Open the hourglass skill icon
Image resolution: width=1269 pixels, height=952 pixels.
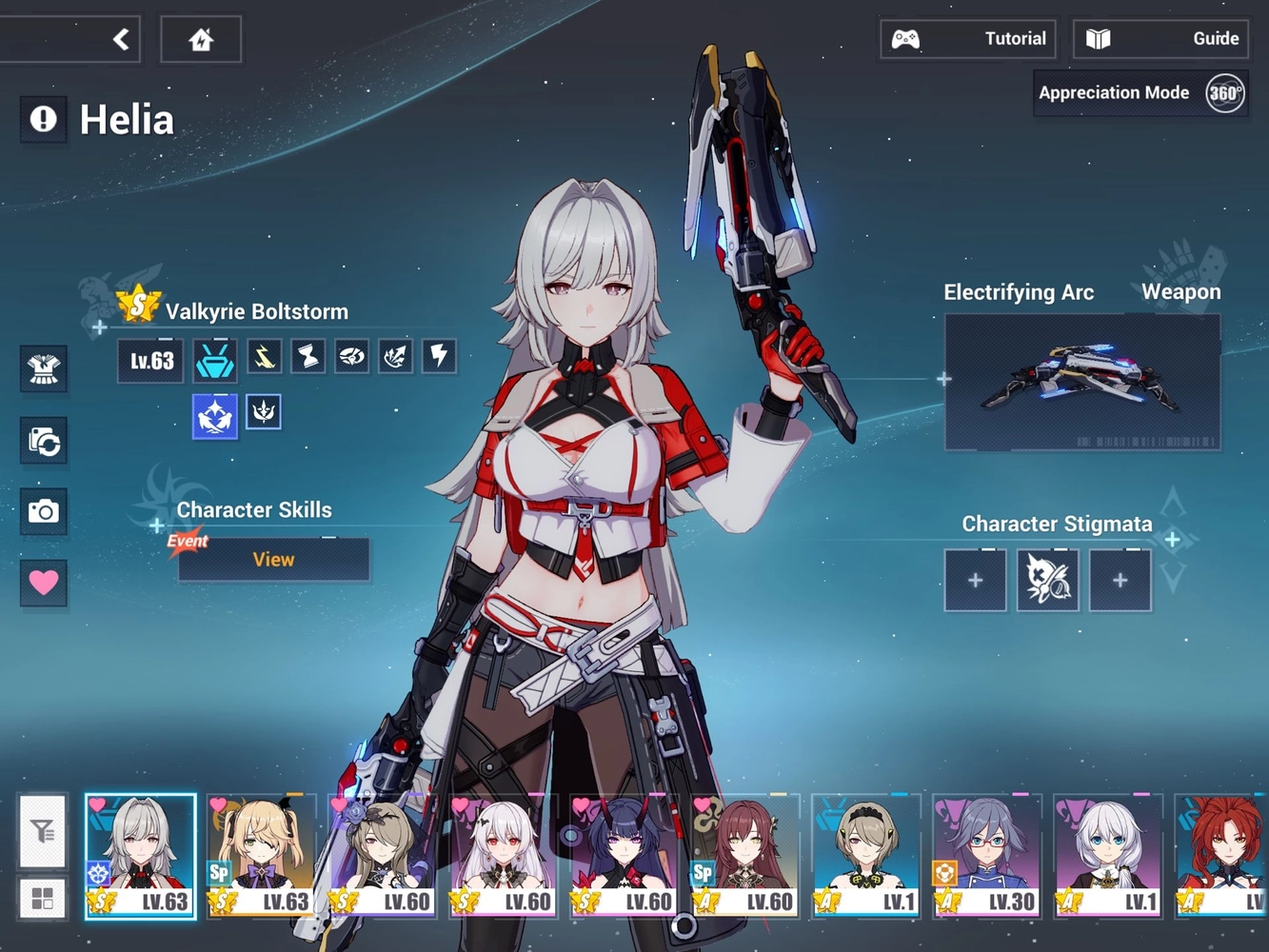point(307,356)
